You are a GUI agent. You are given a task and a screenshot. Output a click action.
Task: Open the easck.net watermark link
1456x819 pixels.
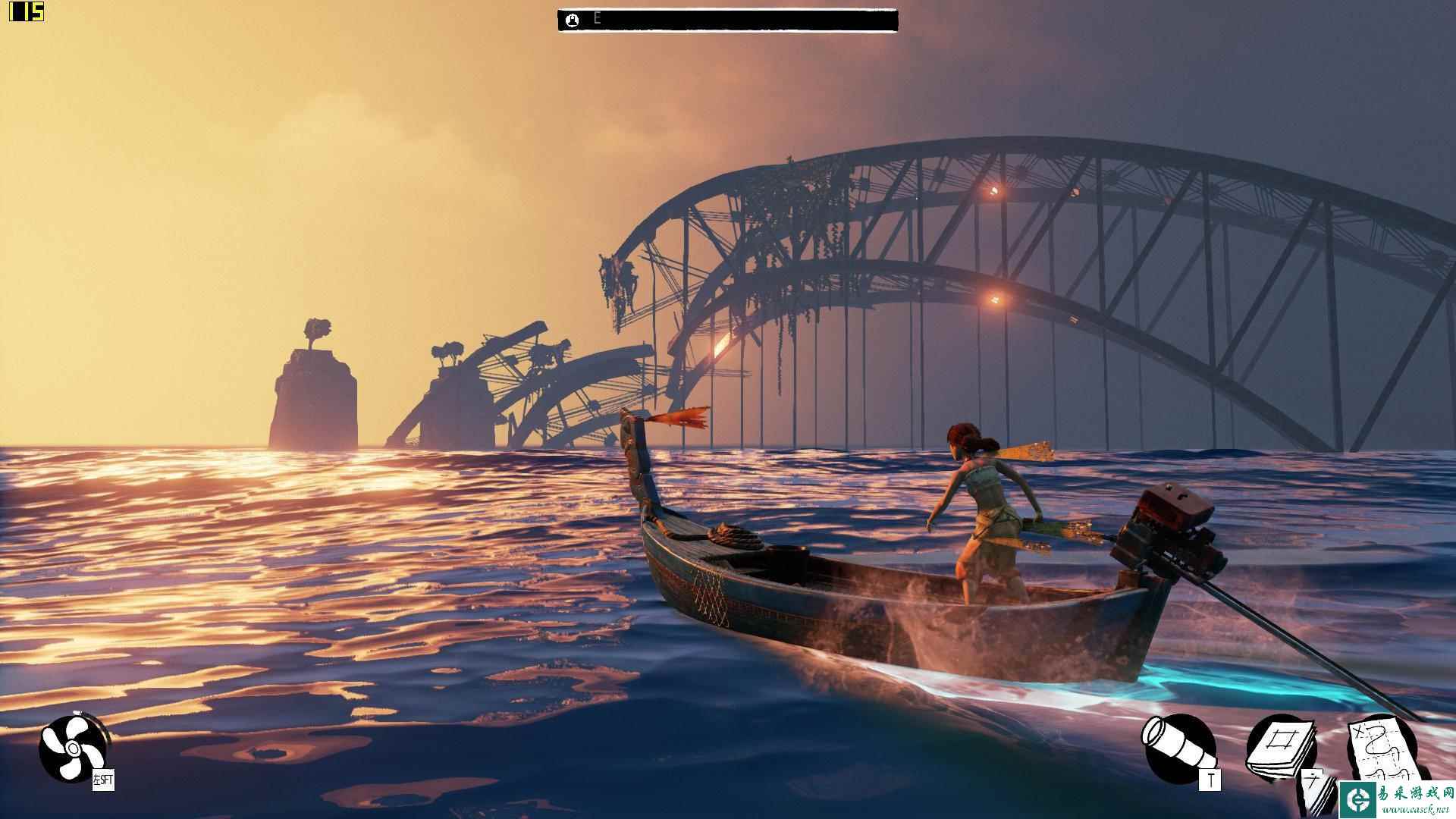point(1396,799)
